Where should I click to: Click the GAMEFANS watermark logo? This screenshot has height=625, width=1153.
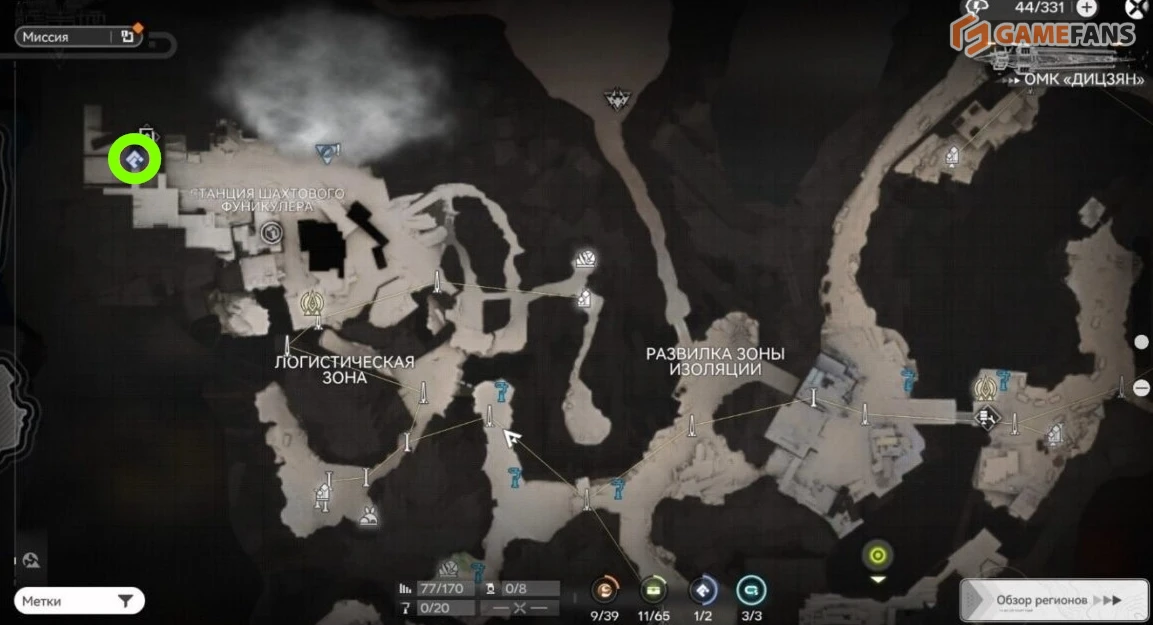click(x=1043, y=33)
